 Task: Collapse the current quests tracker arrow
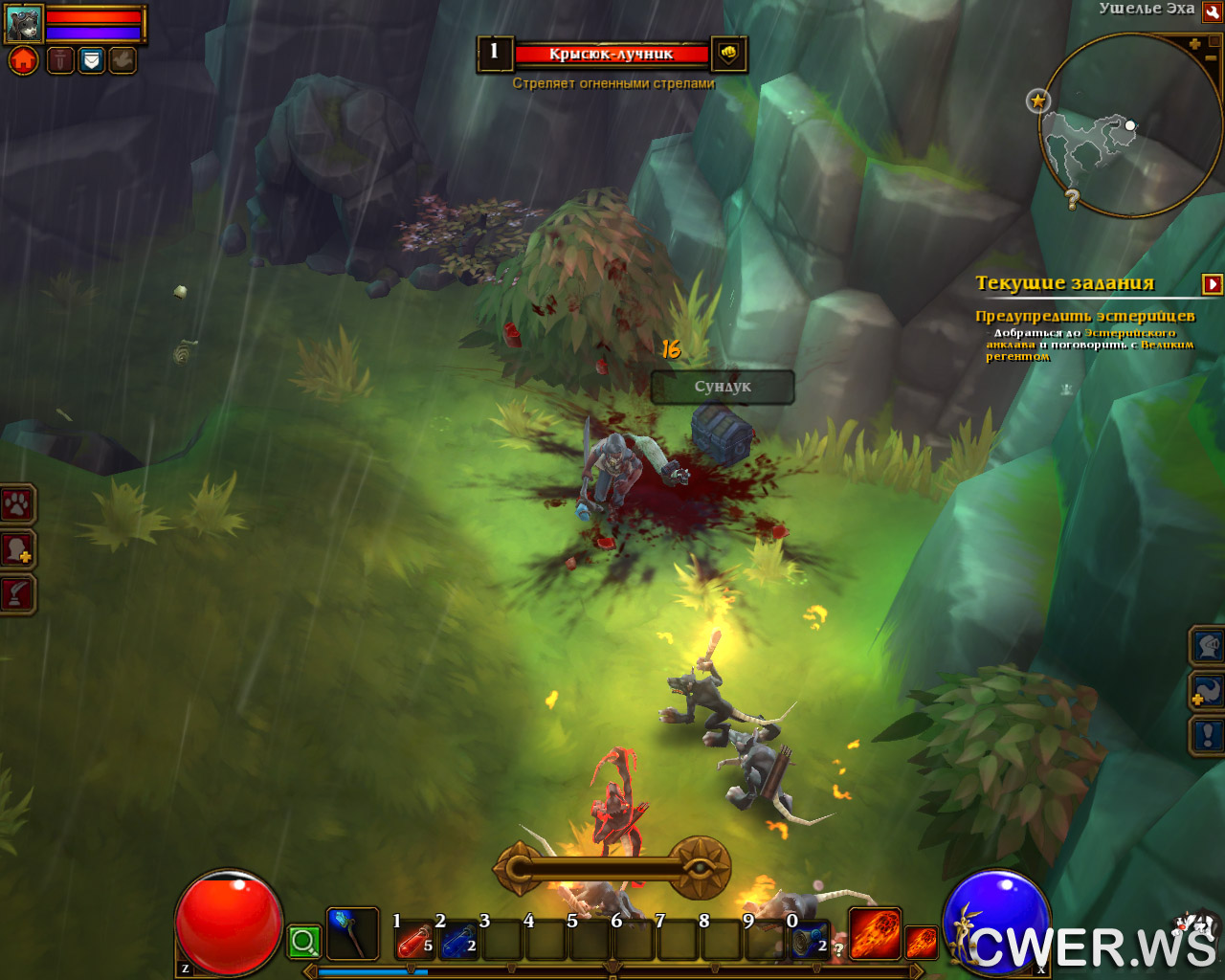click(x=1213, y=283)
